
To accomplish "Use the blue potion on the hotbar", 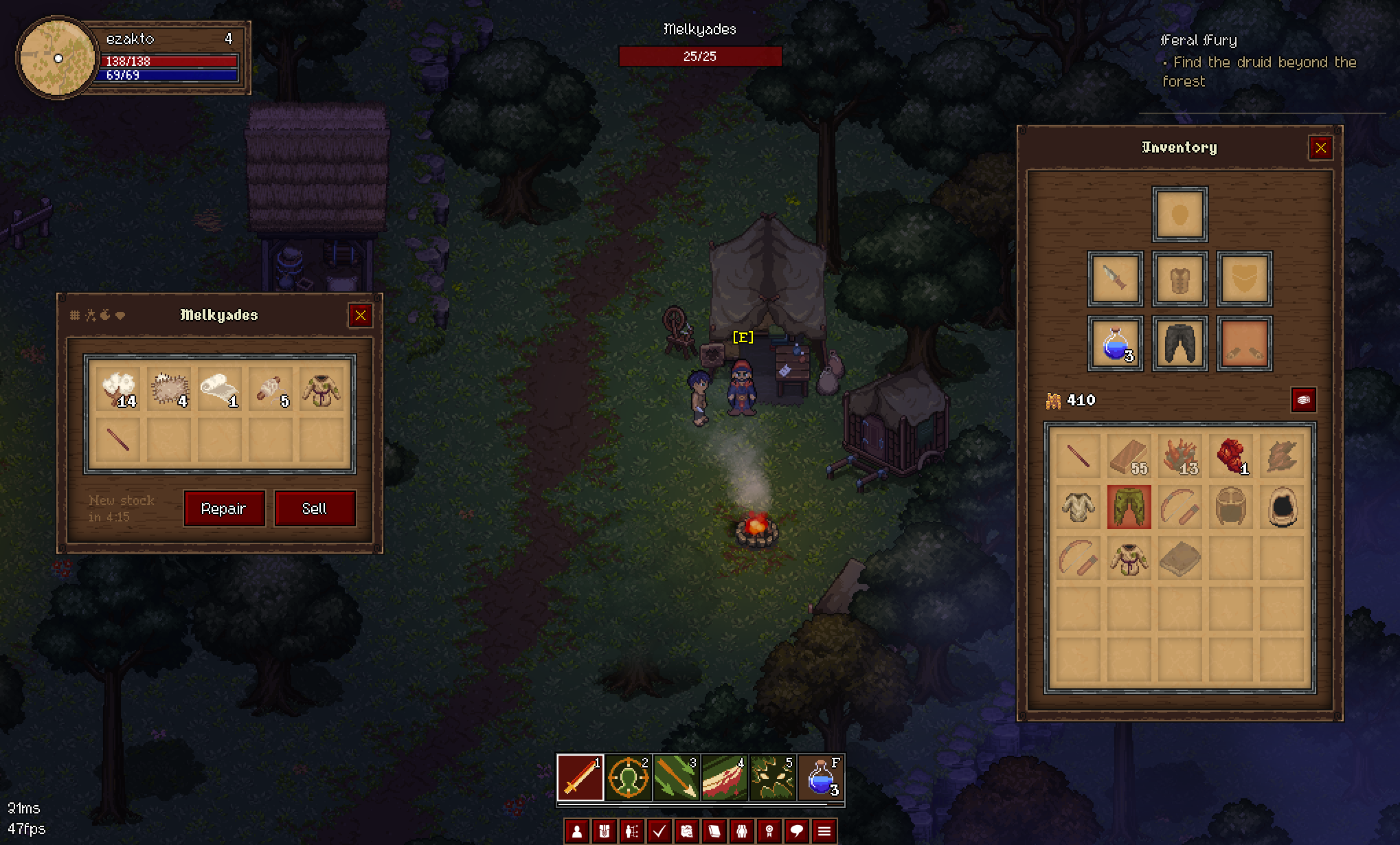I will (821, 778).
